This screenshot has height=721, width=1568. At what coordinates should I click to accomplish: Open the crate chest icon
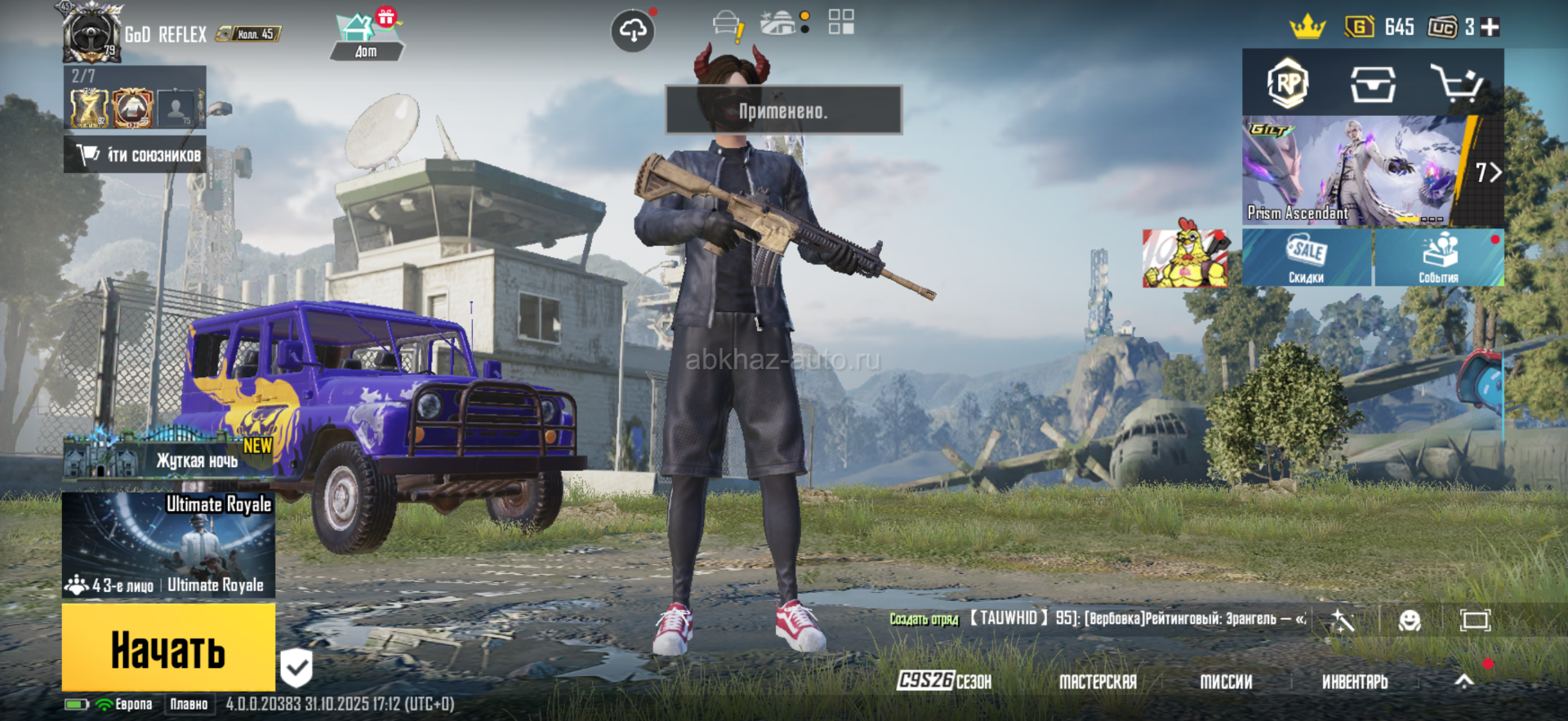[1372, 83]
